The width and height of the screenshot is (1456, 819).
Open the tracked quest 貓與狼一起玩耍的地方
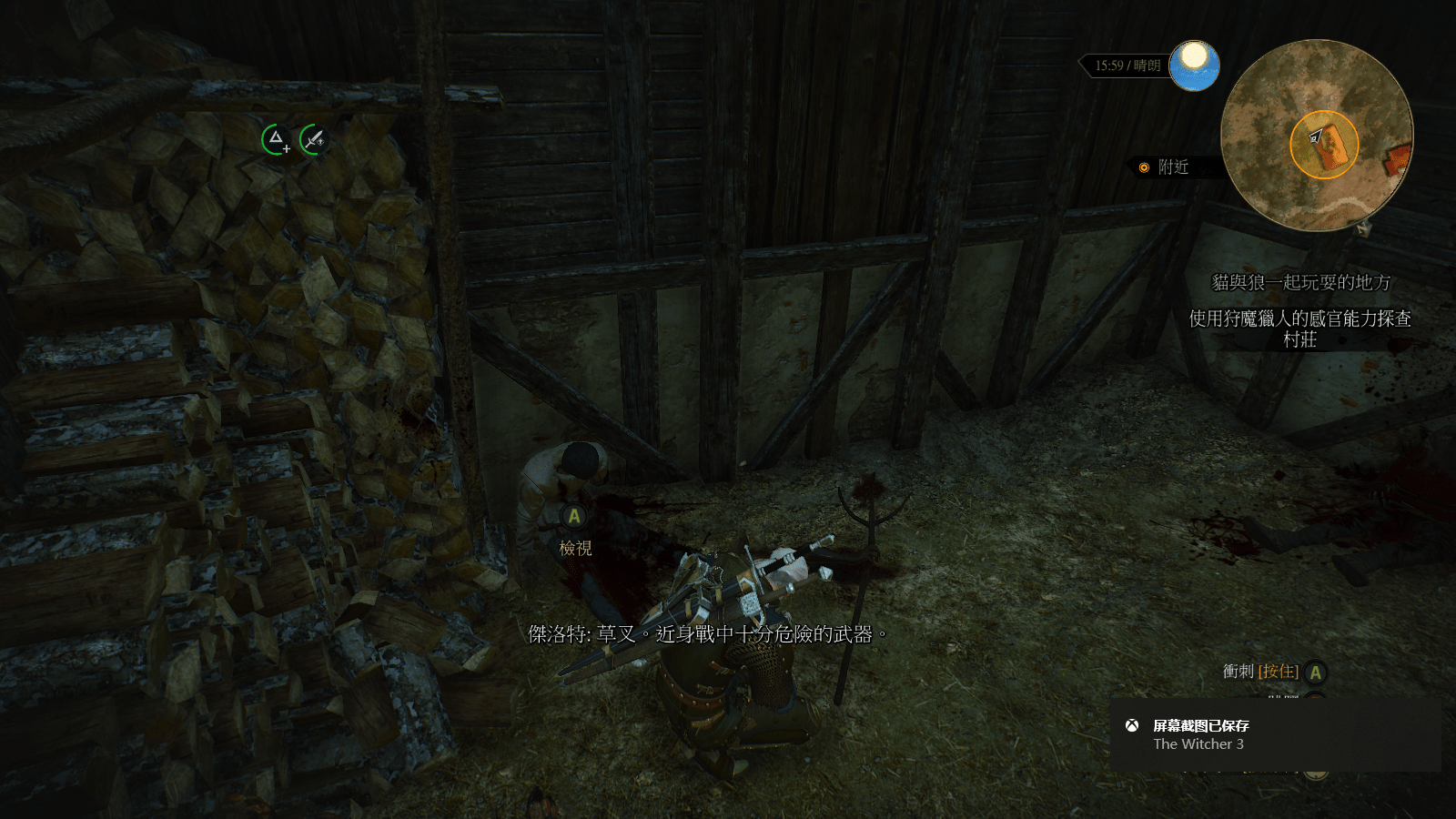click(1300, 283)
